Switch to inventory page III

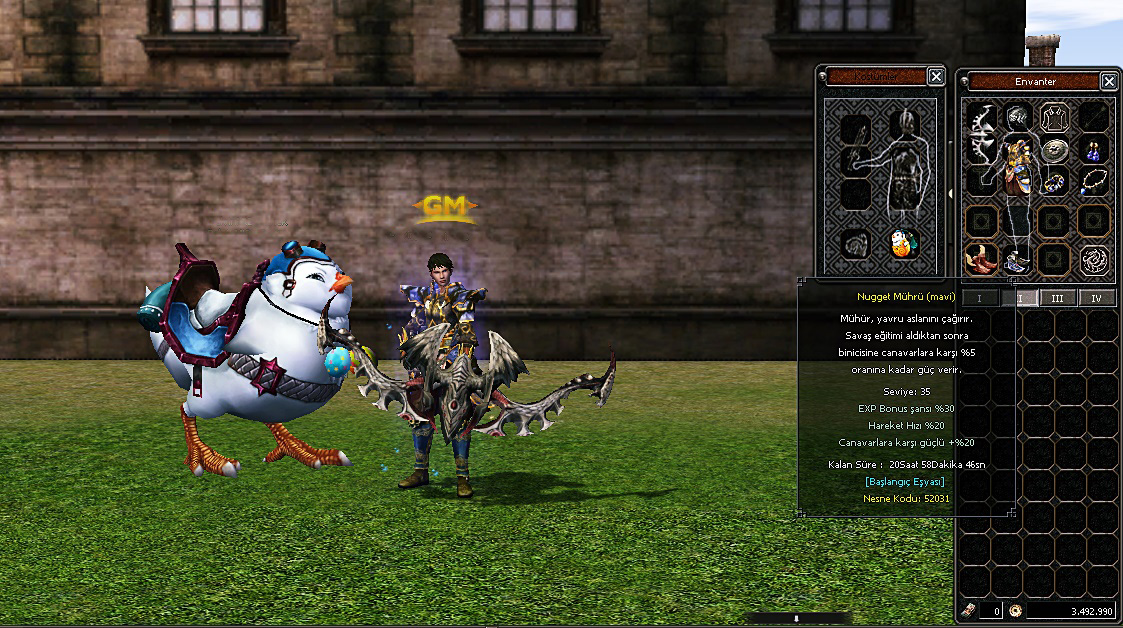tap(1057, 298)
